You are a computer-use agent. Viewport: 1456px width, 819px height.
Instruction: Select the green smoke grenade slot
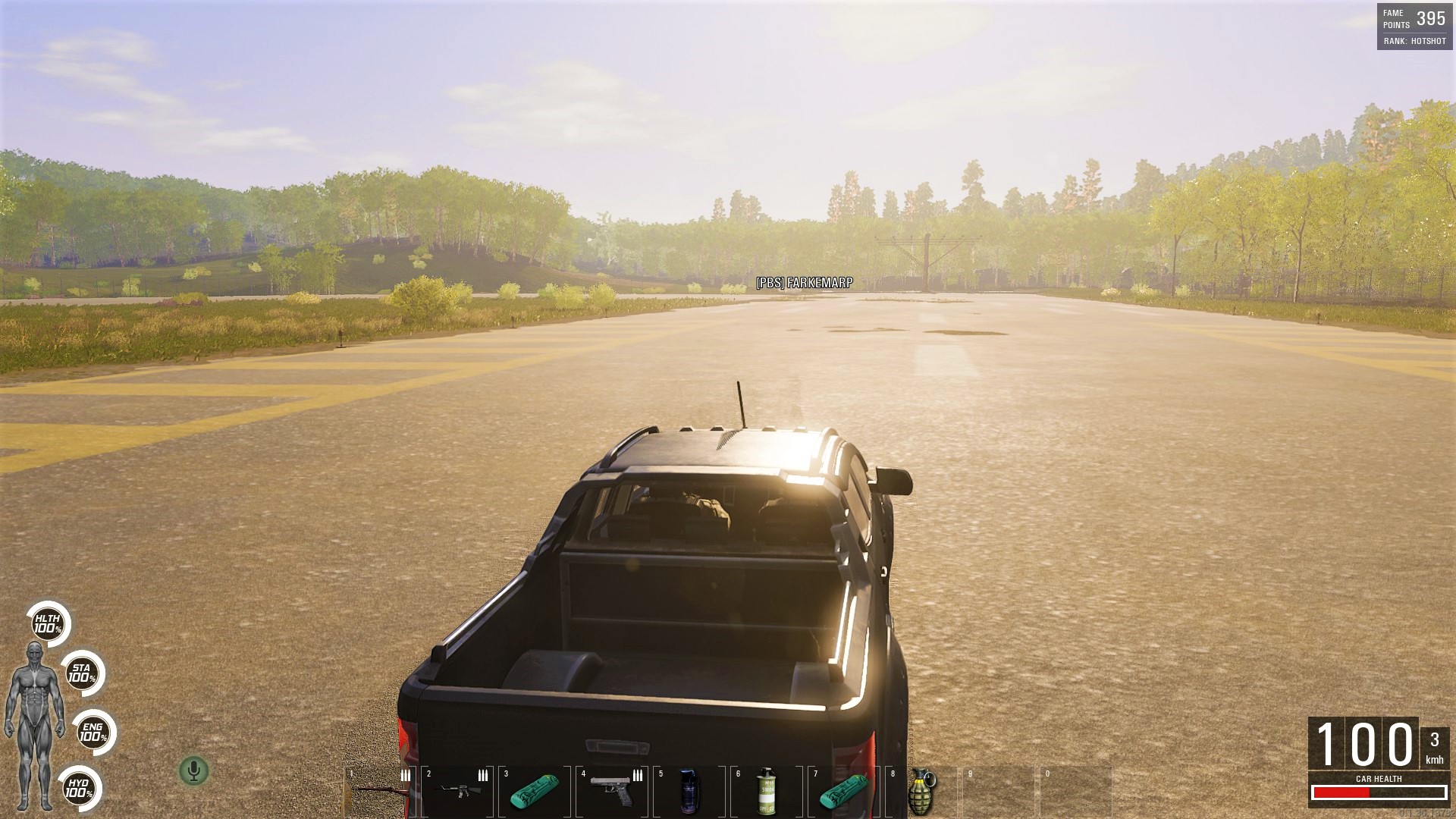767,790
